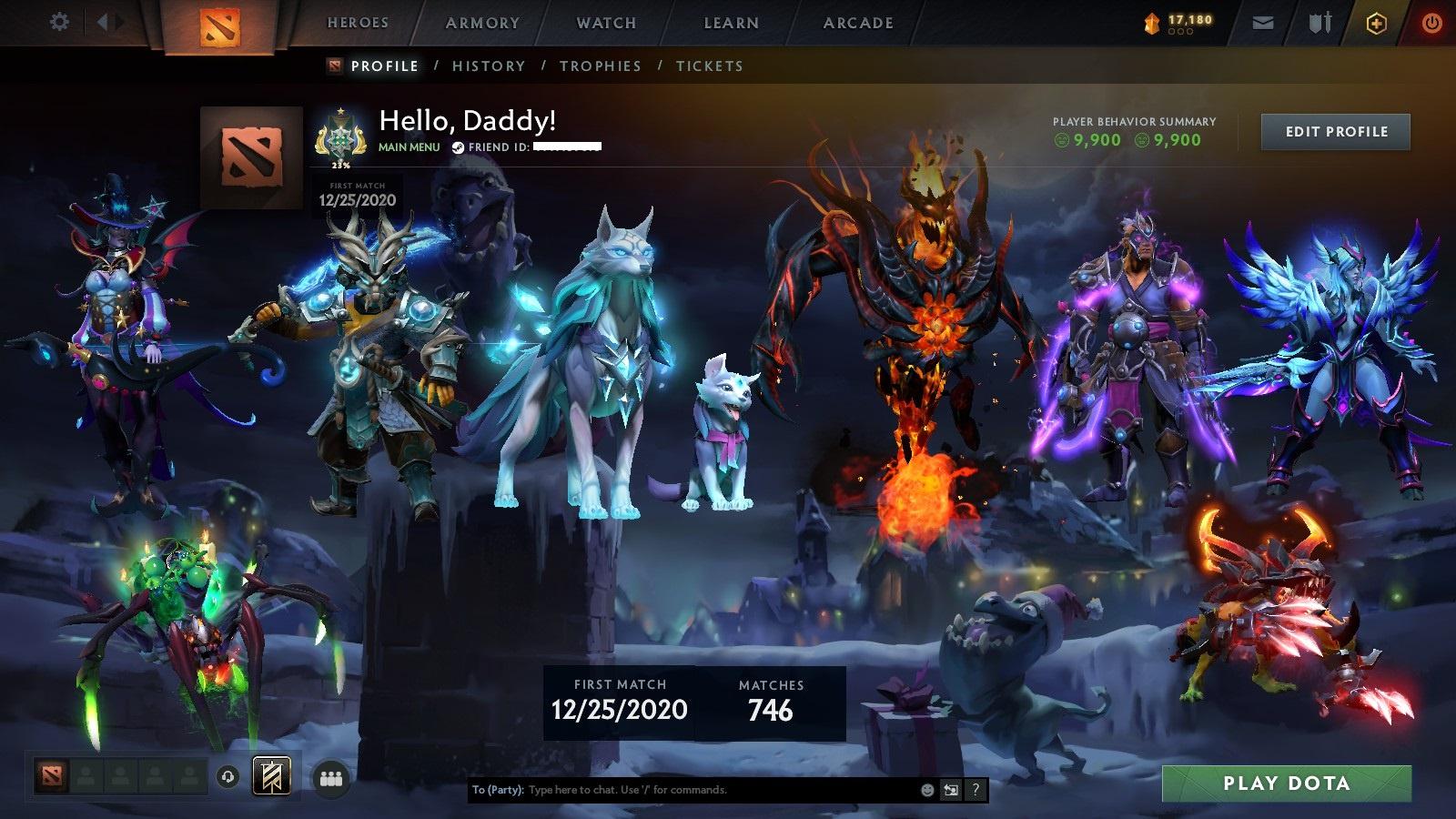Open the friends group icon in party bar

(x=332, y=778)
